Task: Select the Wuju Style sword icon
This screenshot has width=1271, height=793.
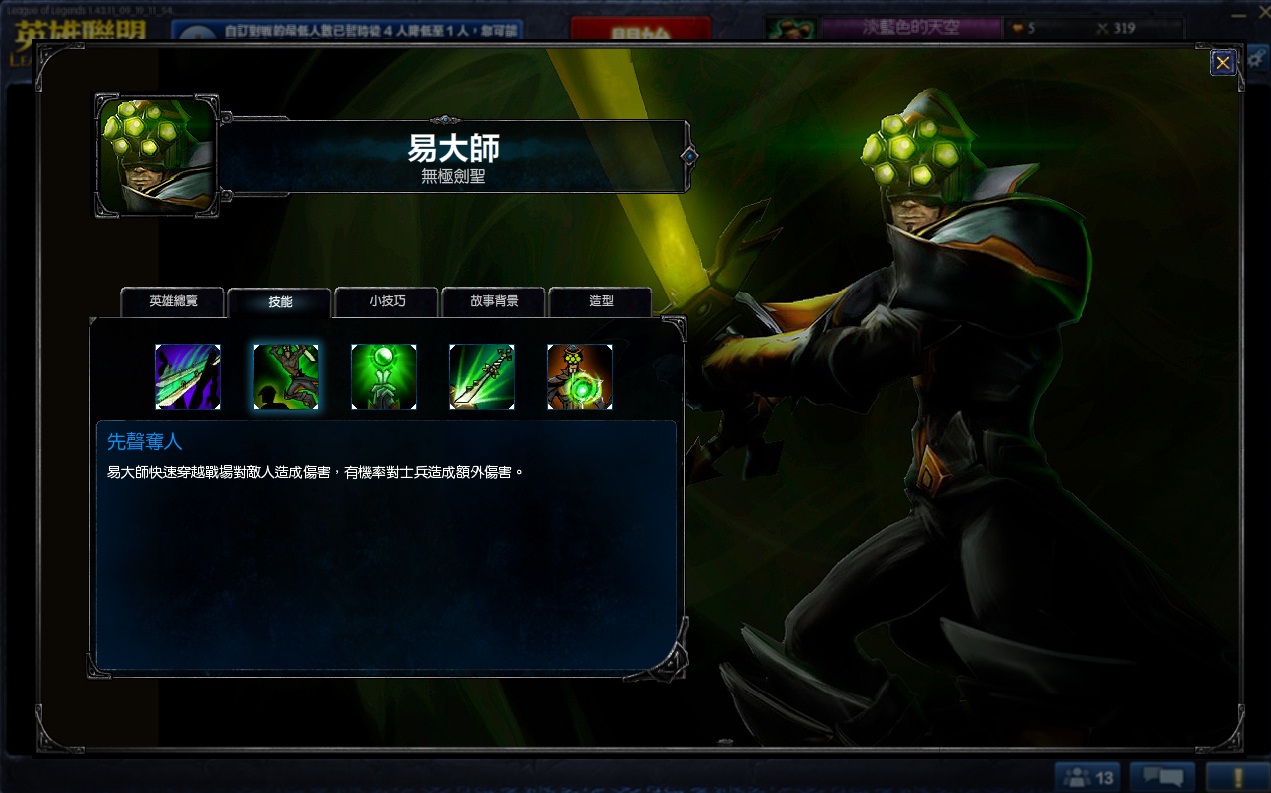Action: tap(482, 377)
